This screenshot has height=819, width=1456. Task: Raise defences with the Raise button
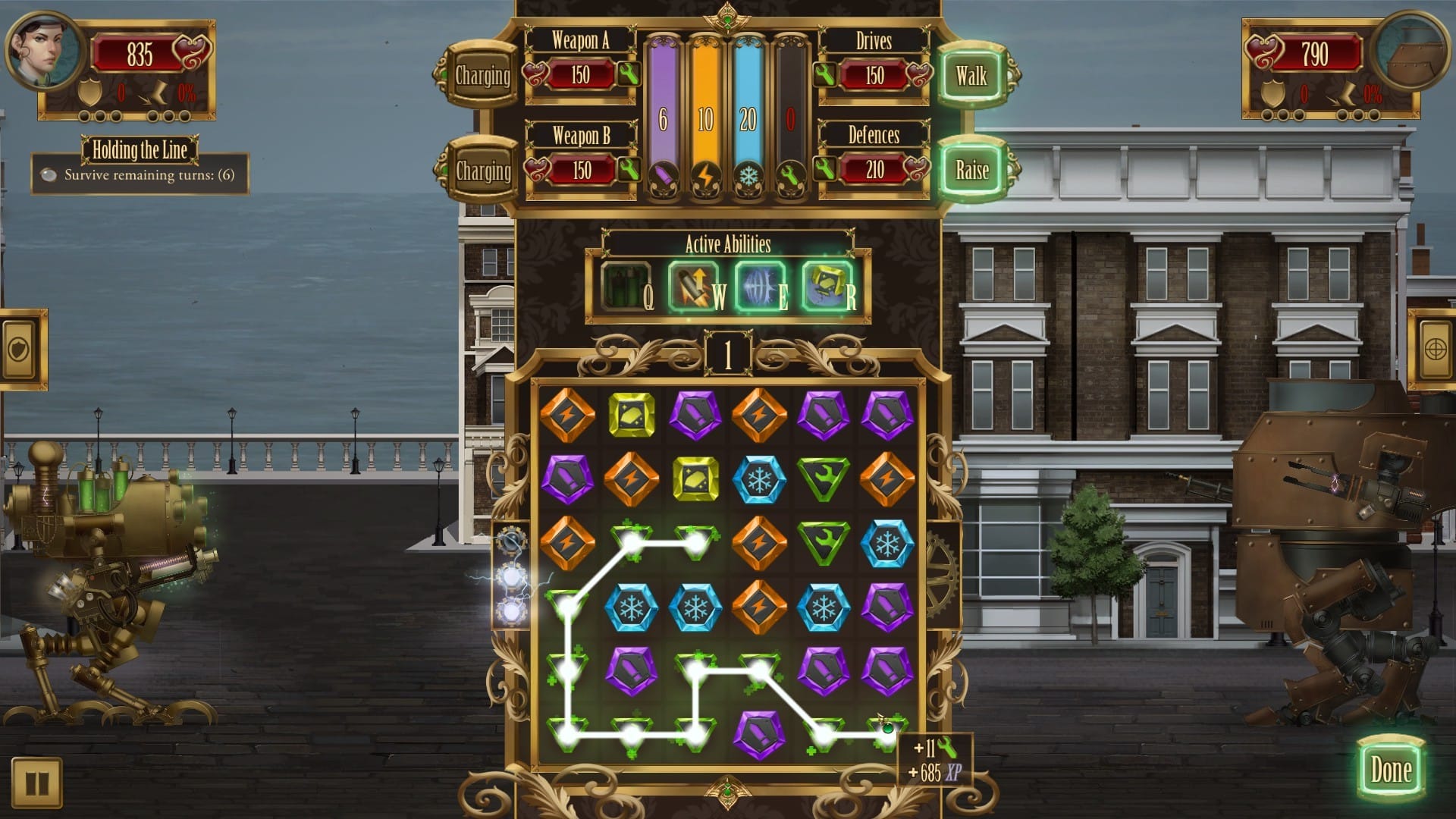click(x=971, y=170)
